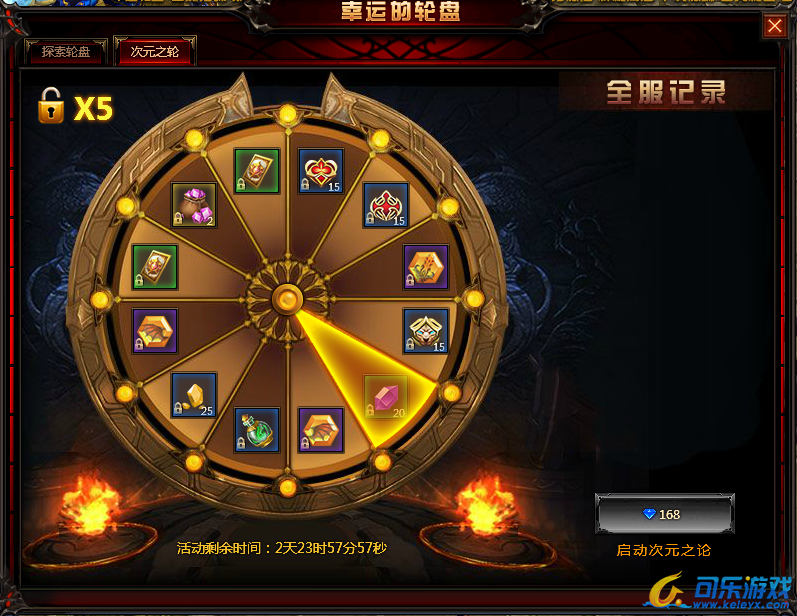
Task: Spin the wheel with the 168 diamond button
Action: click(665, 514)
